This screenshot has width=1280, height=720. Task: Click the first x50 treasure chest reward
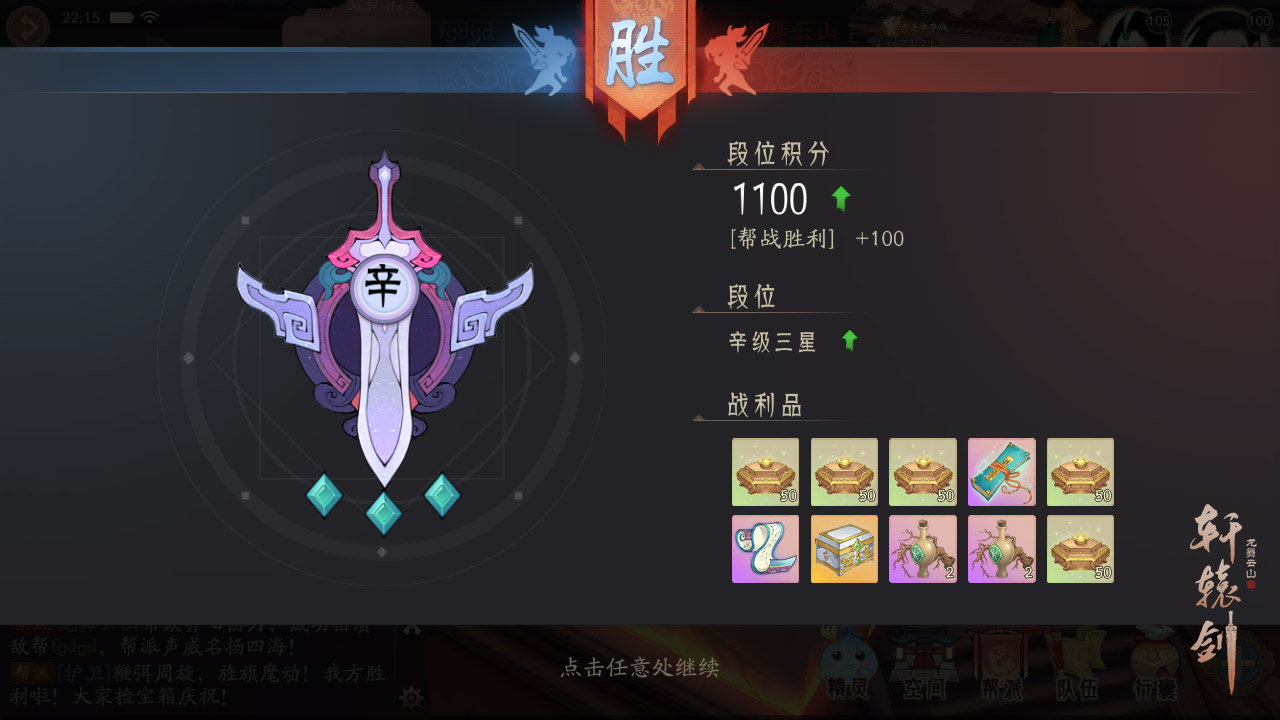point(764,471)
